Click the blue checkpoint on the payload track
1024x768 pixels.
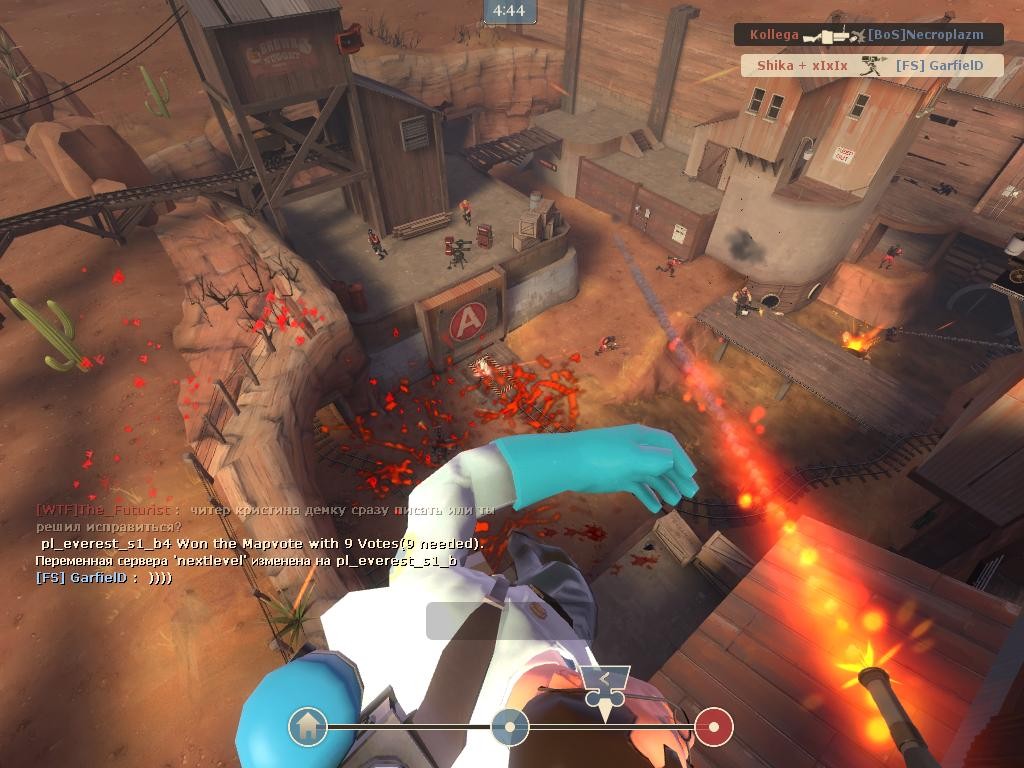coord(510,727)
